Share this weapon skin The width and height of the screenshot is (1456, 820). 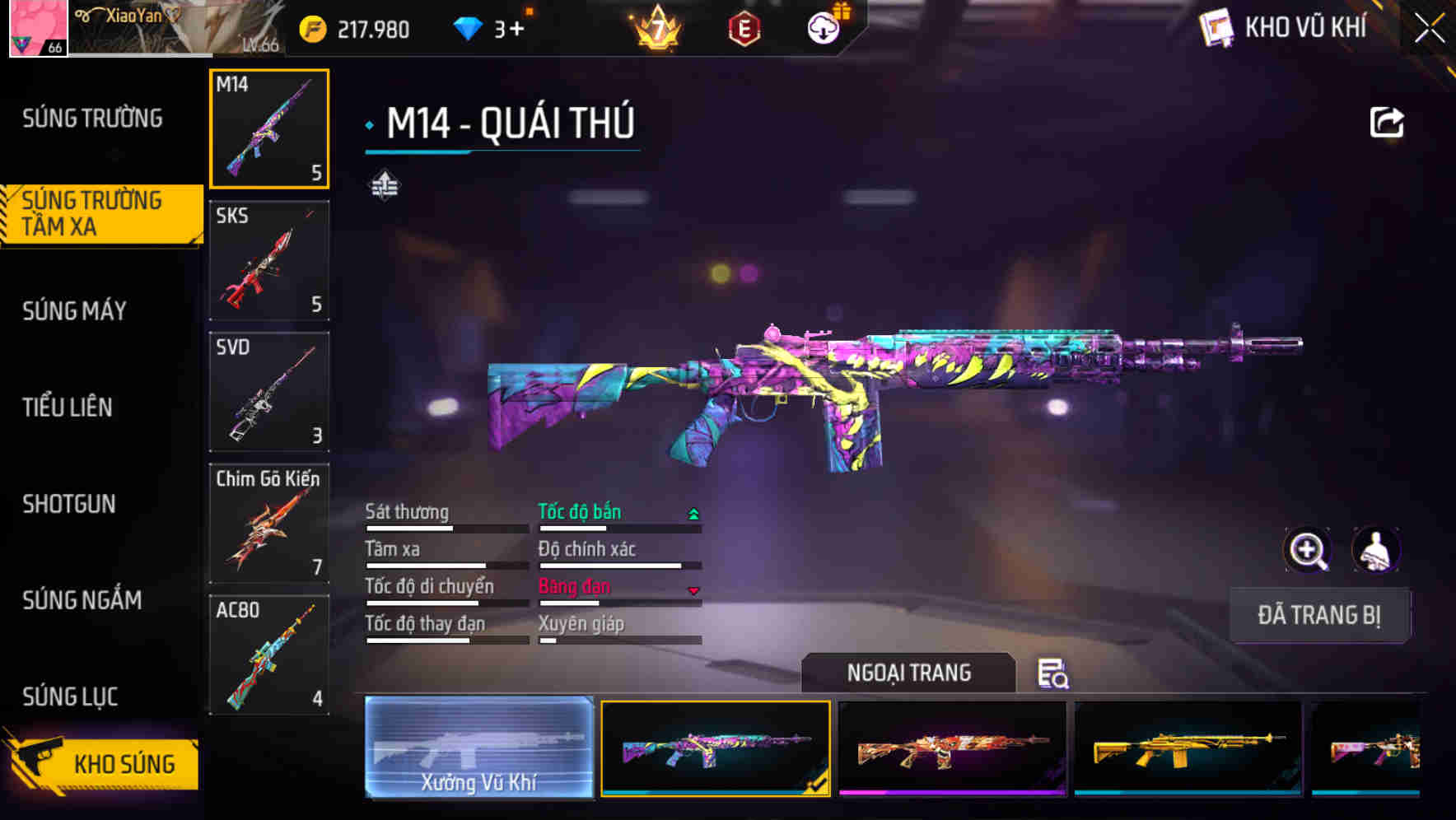1386,123
